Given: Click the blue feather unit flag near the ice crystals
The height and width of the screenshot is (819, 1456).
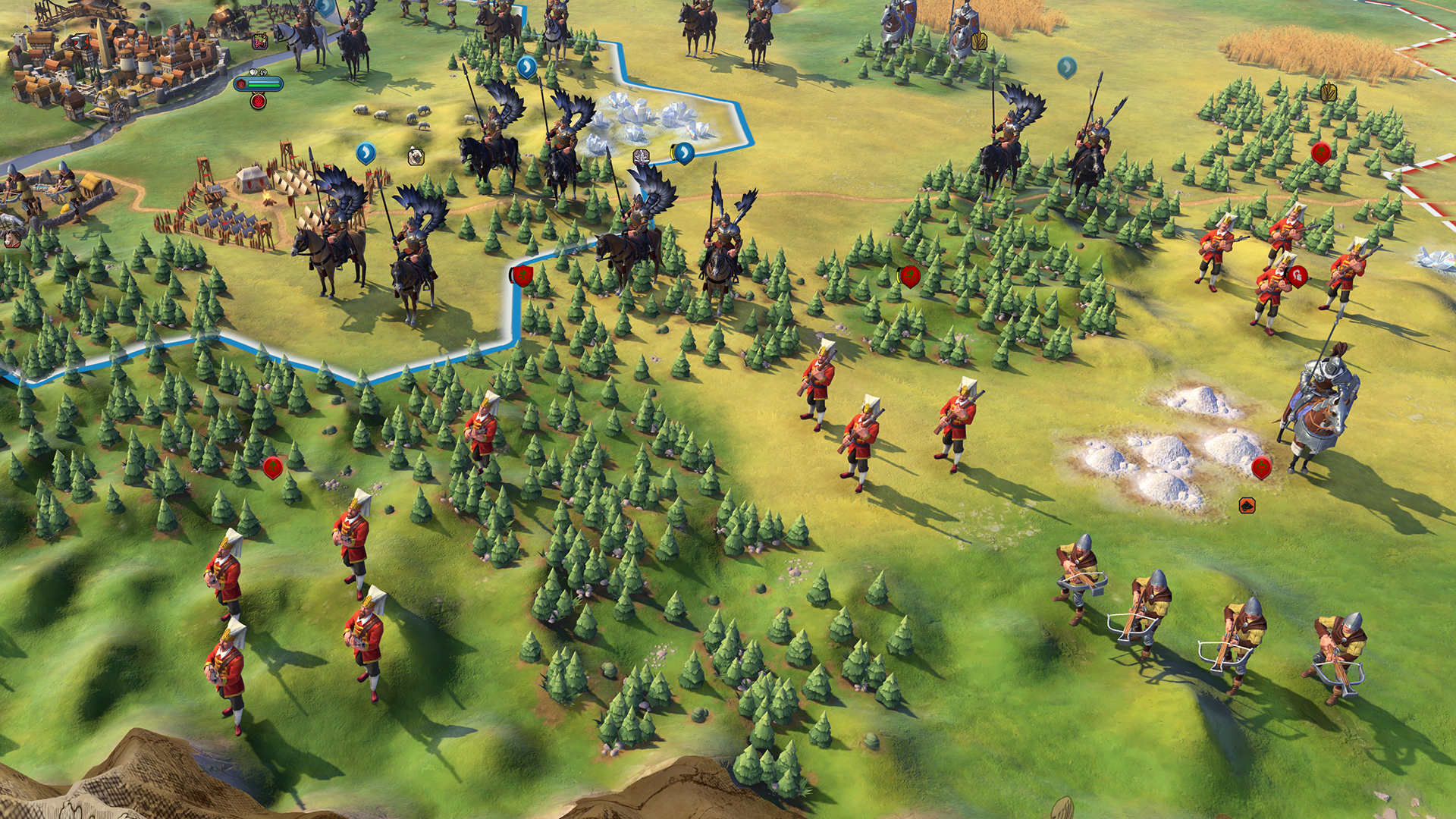Looking at the screenshot, I should tap(683, 153).
